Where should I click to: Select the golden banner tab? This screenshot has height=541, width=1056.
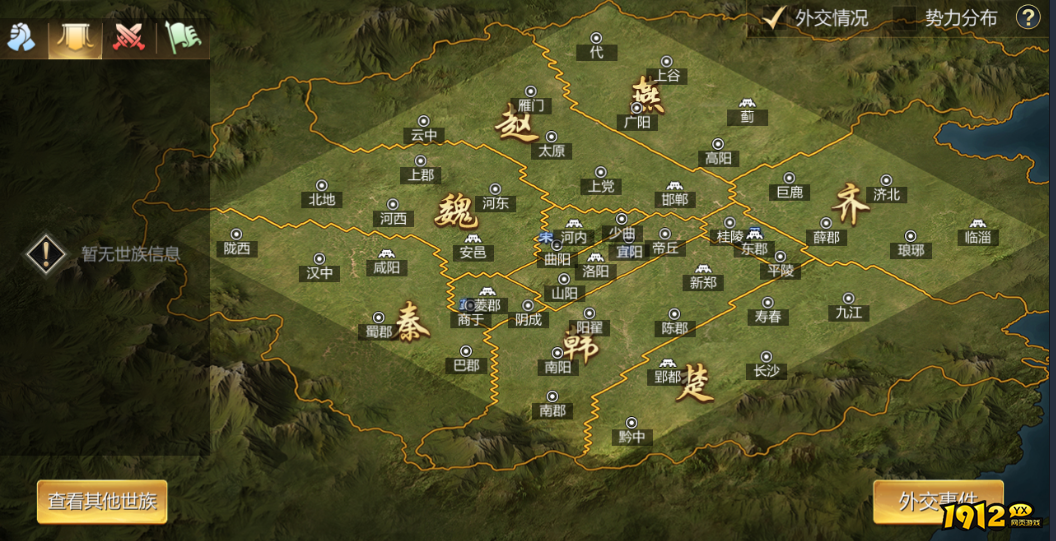point(75,37)
